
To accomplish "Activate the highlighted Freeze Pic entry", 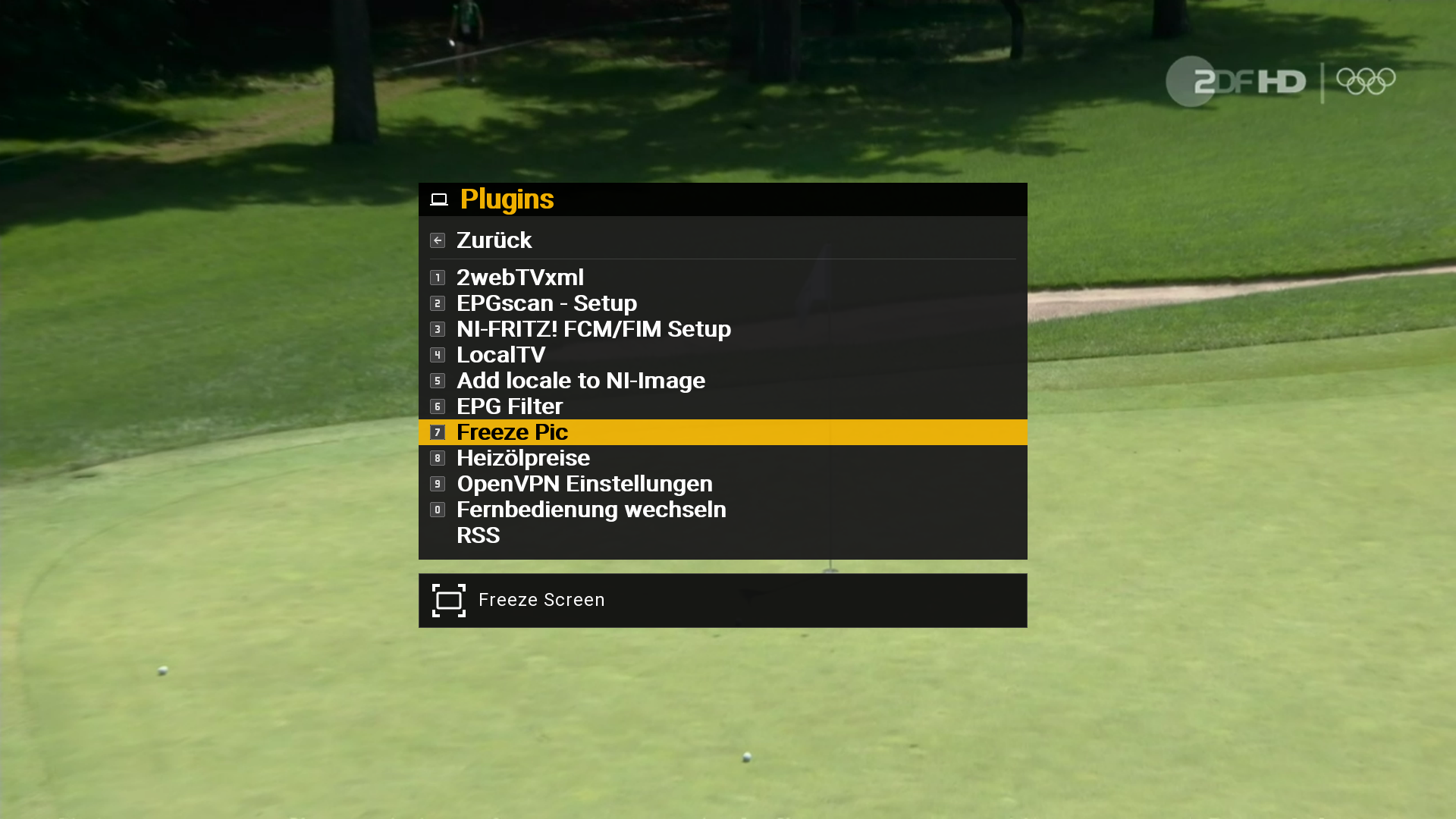I will point(512,432).
